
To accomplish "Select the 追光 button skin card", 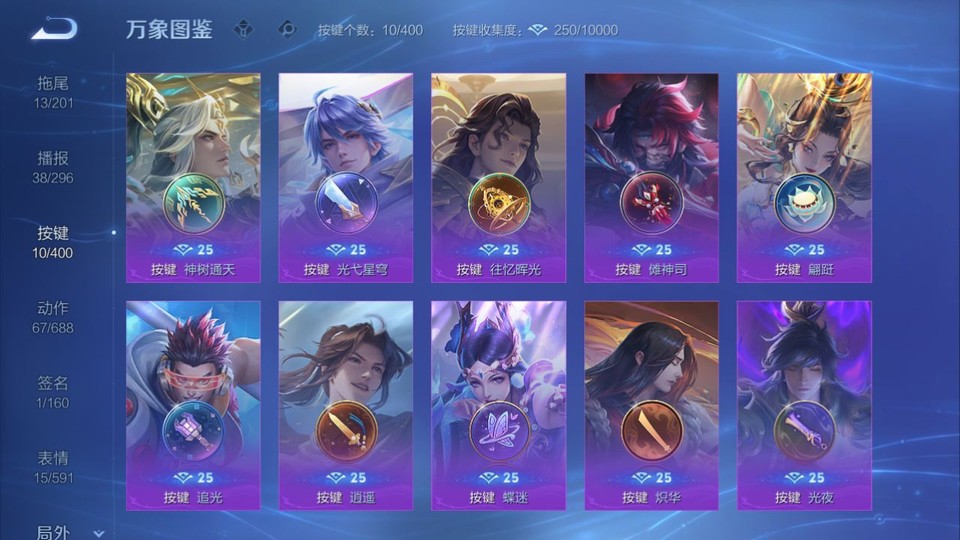I will pos(193,405).
